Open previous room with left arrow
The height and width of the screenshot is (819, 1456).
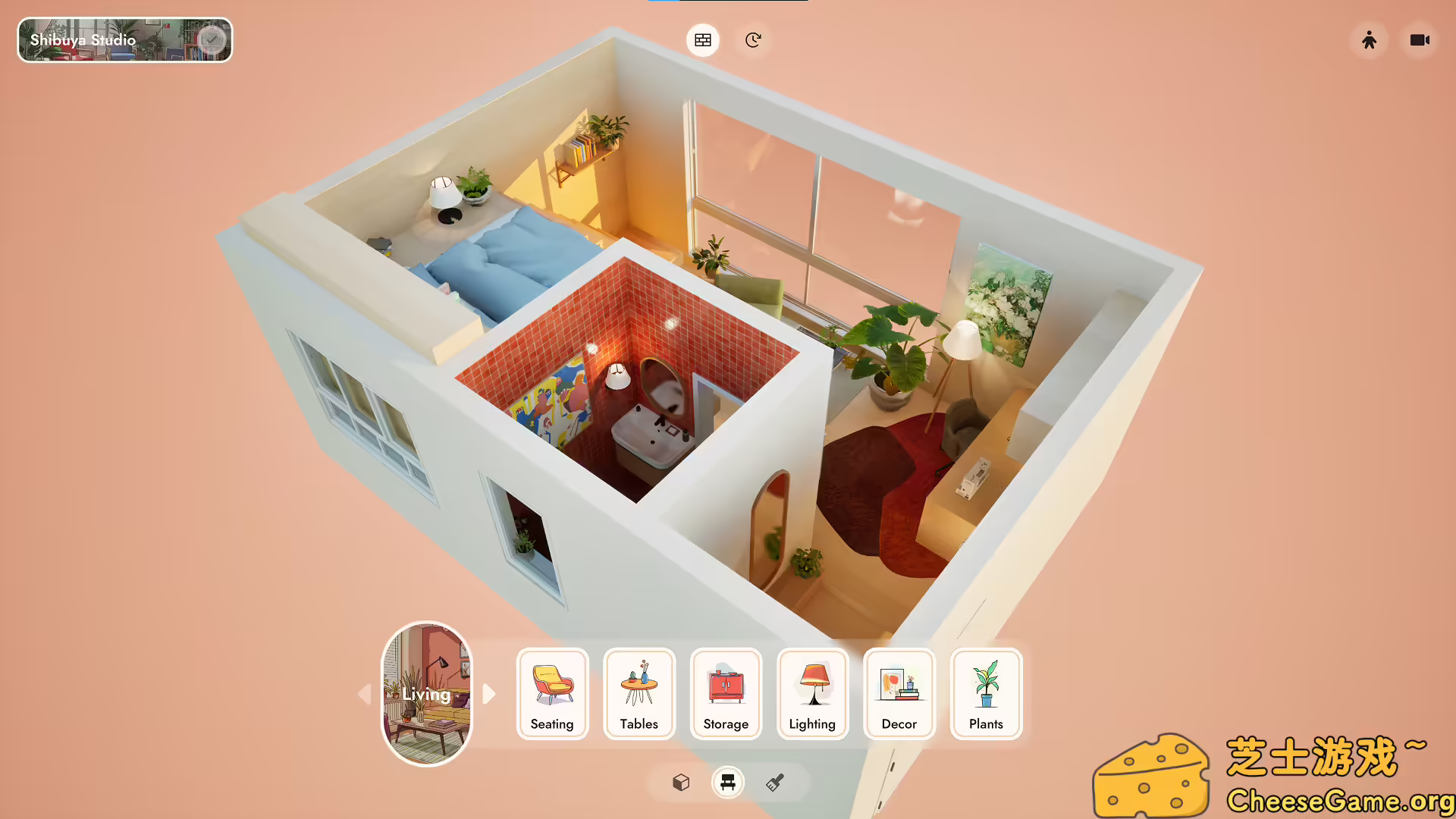[365, 694]
